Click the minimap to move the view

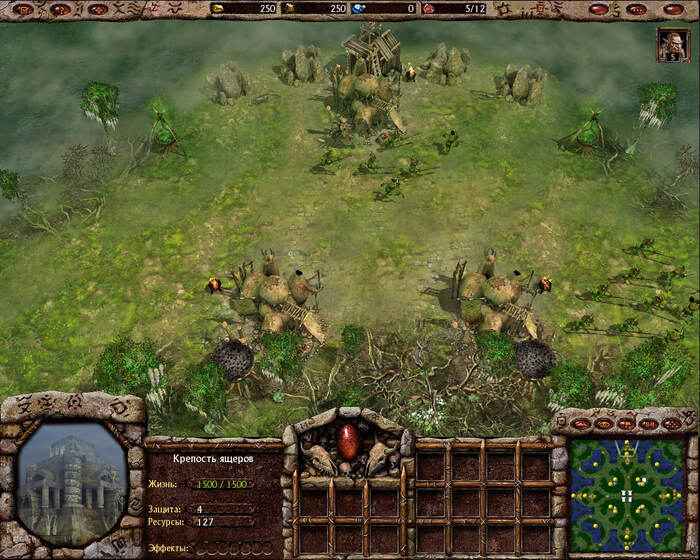(626, 496)
